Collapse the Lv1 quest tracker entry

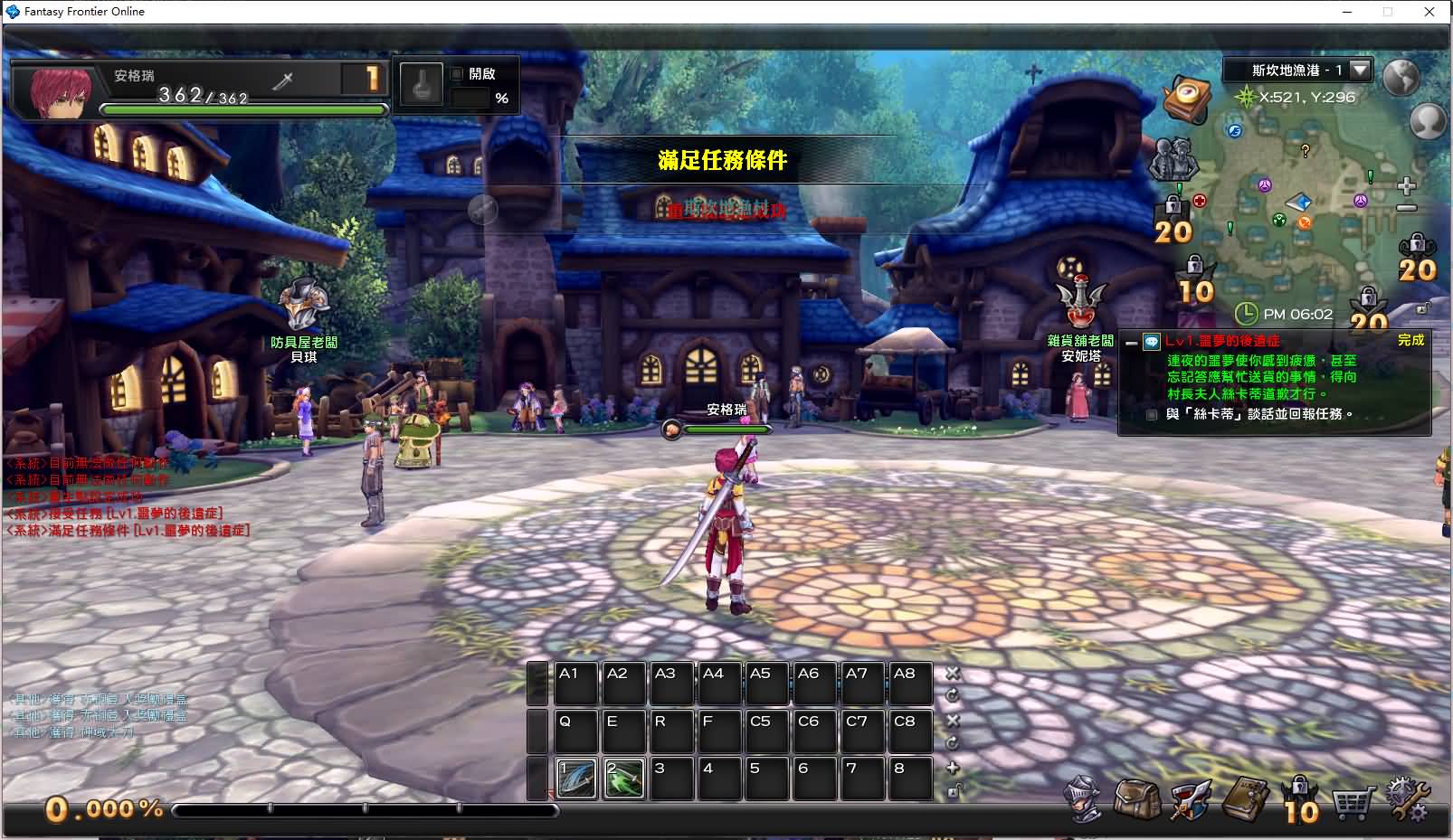pyautogui.click(x=1131, y=343)
